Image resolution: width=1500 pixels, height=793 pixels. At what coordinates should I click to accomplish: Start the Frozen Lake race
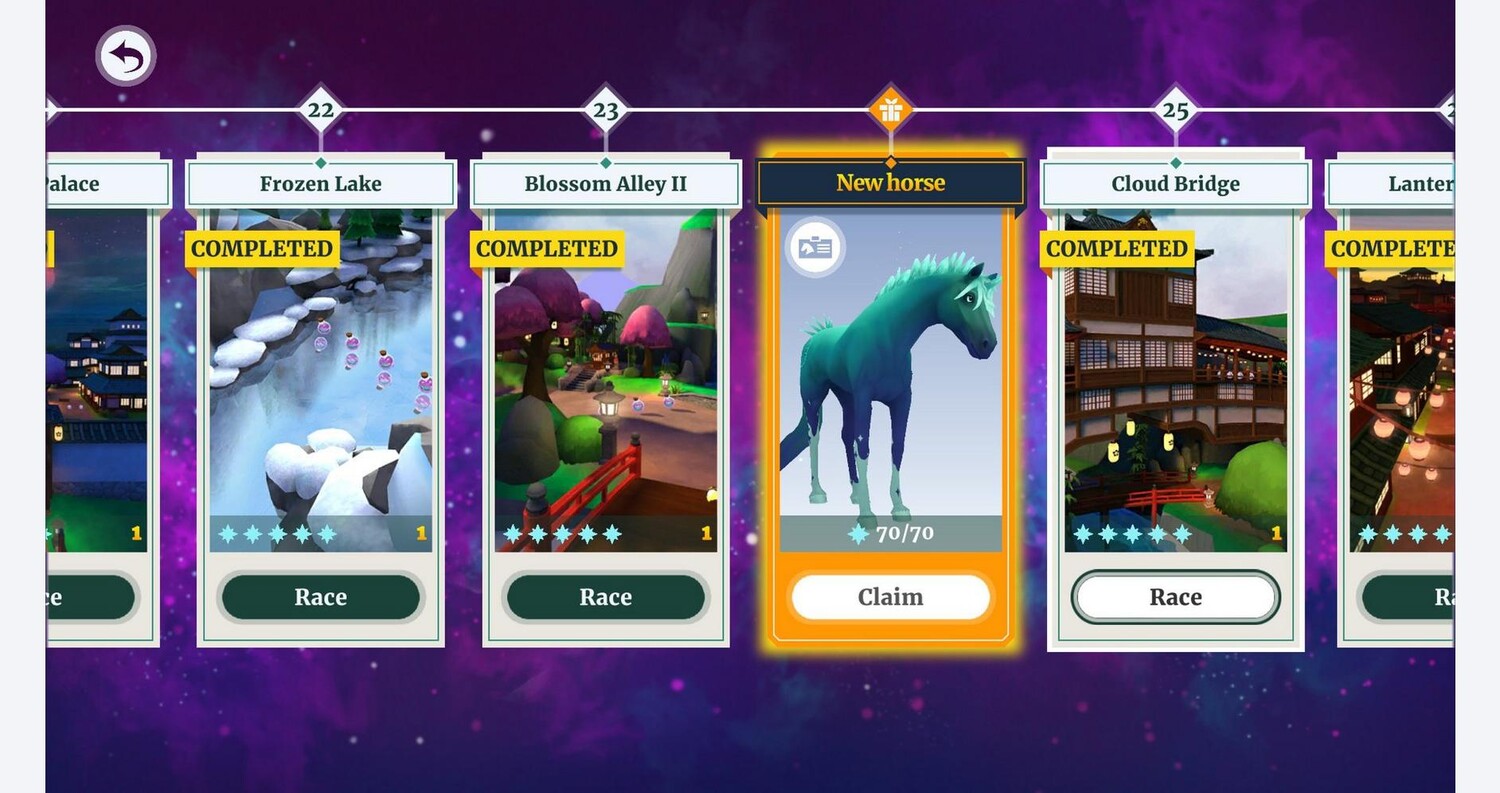click(x=321, y=597)
